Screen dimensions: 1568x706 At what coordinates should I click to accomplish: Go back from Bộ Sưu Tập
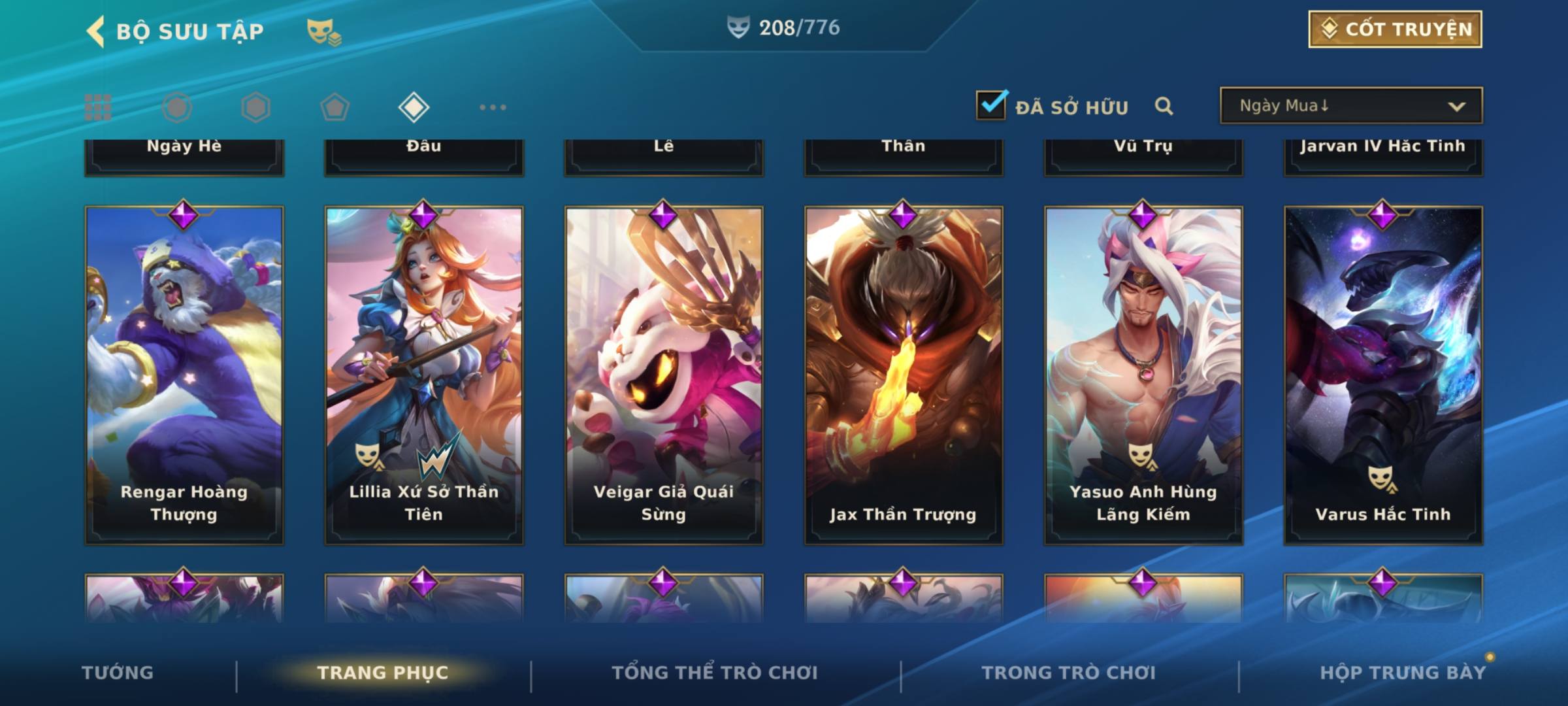tap(97, 31)
